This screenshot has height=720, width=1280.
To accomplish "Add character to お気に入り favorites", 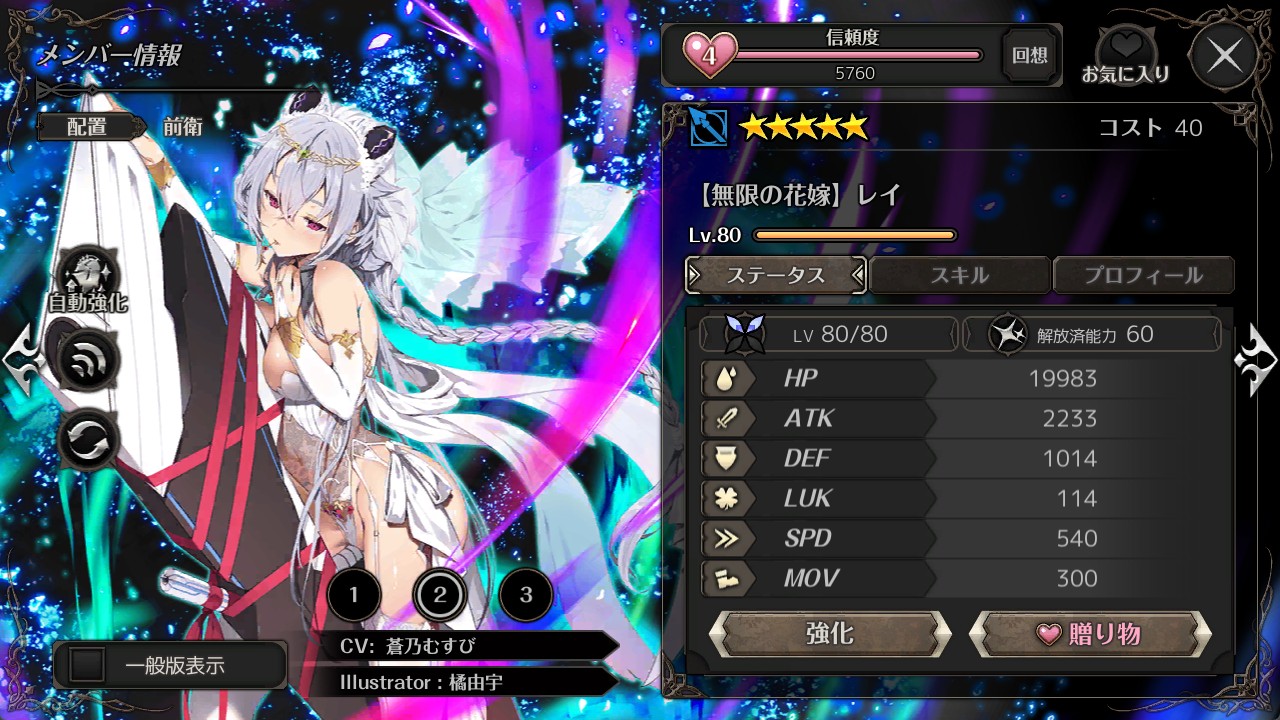I will pyautogui.click(x=1126, y=56).
